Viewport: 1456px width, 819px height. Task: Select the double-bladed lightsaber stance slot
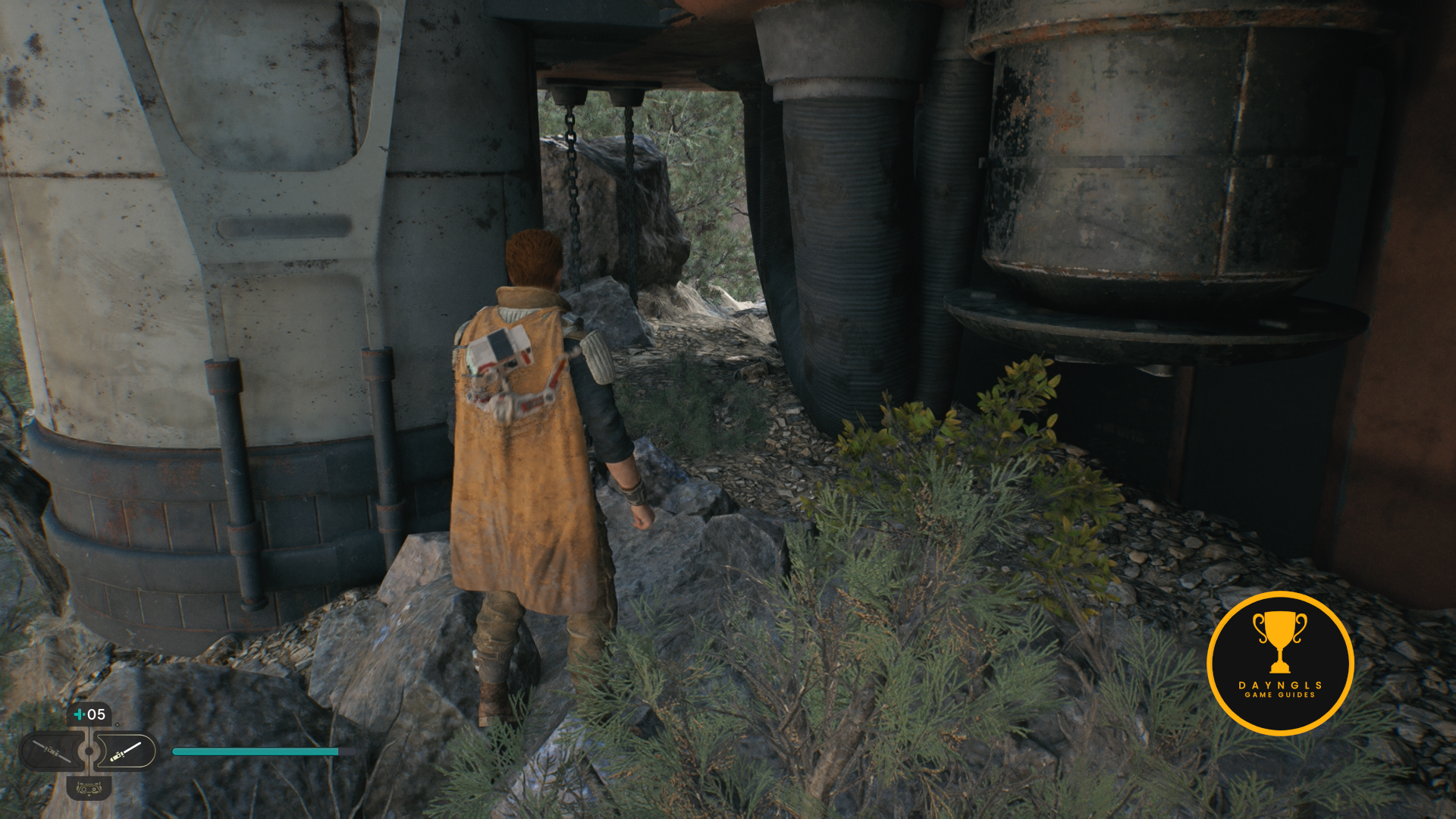click(52, 752)
